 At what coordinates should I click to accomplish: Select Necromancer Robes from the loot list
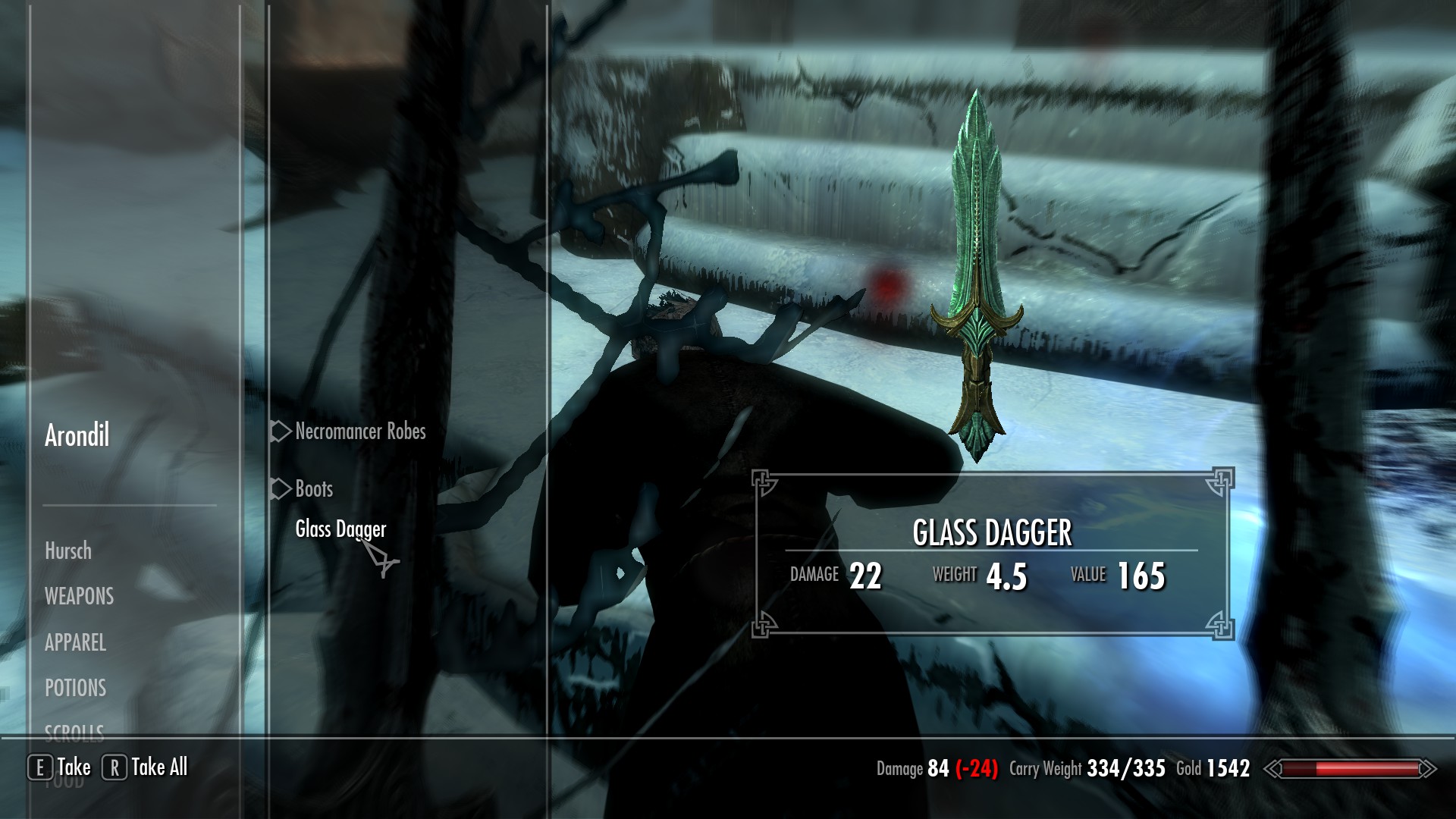point(360,431)
